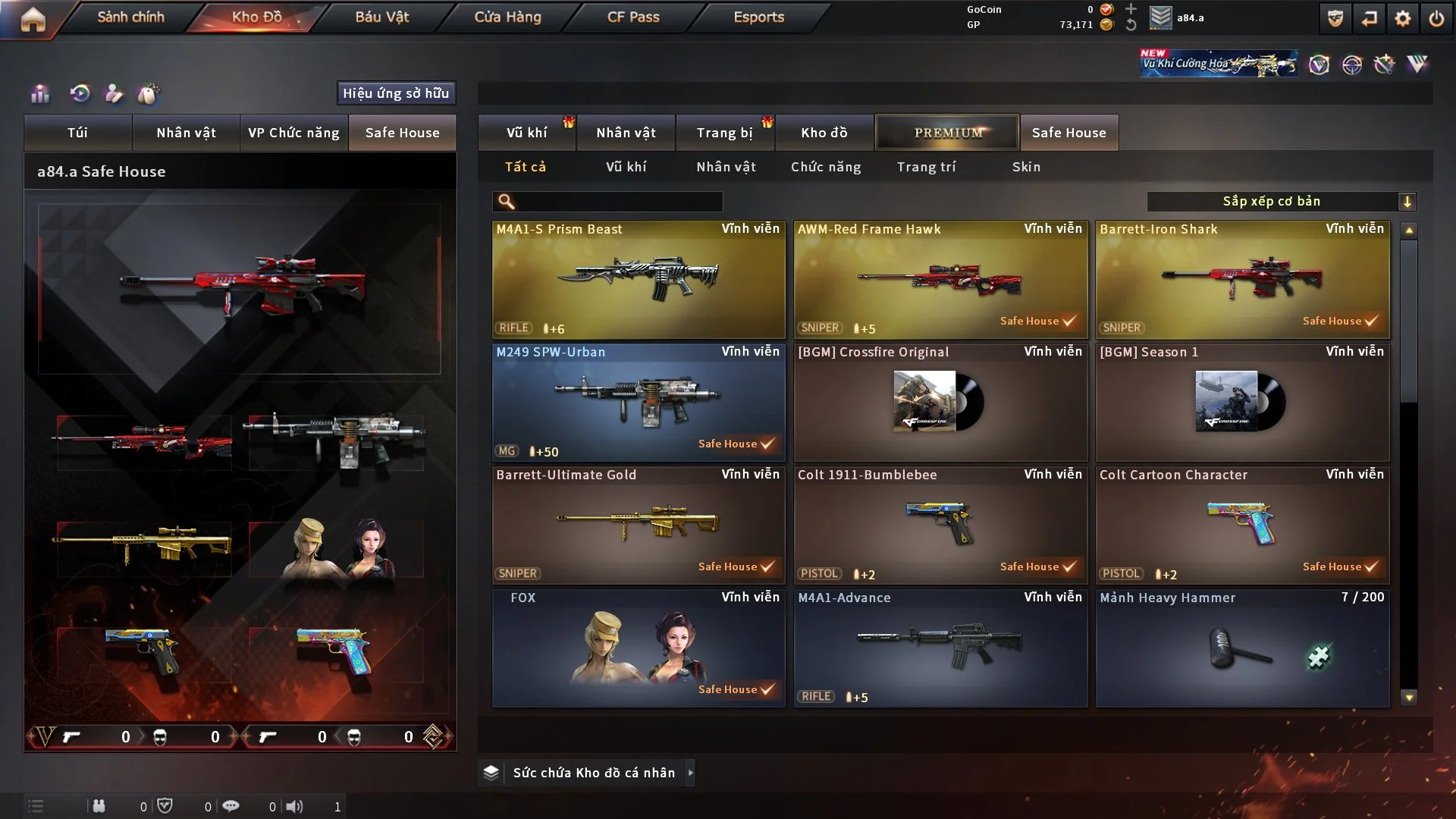Go to the Sảnh chính lobby tab
This screenshot has width=1456, height=819.
point(130,17)
